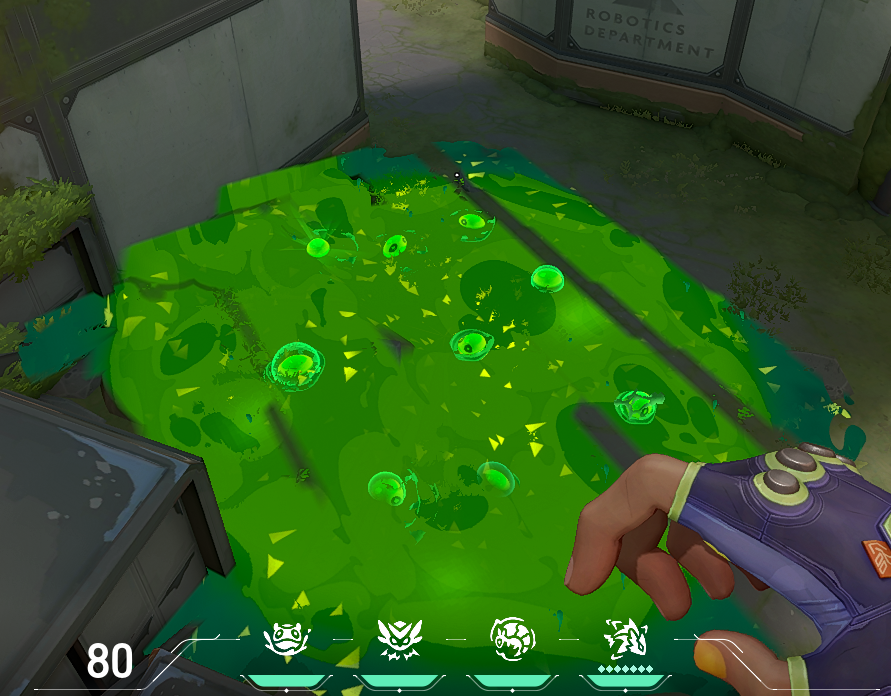Screen dimensions: 891x696
Task: Choose the Dizzy curled creature ability
Action: coord(513,637)
